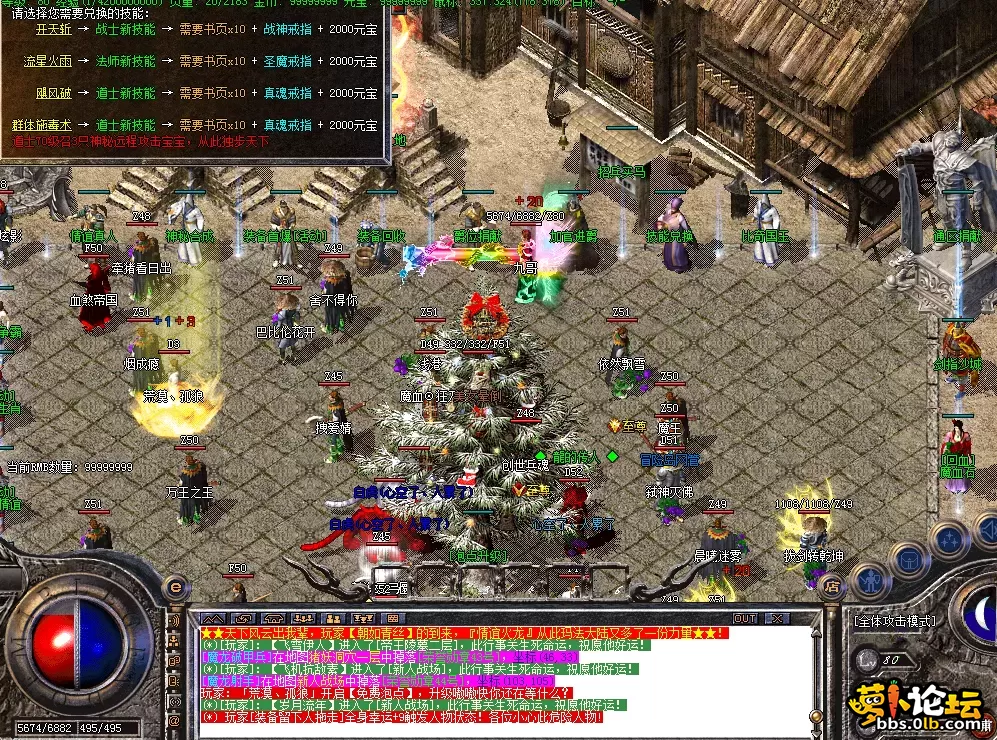Close the chat panel with X button

pos(777,619)
